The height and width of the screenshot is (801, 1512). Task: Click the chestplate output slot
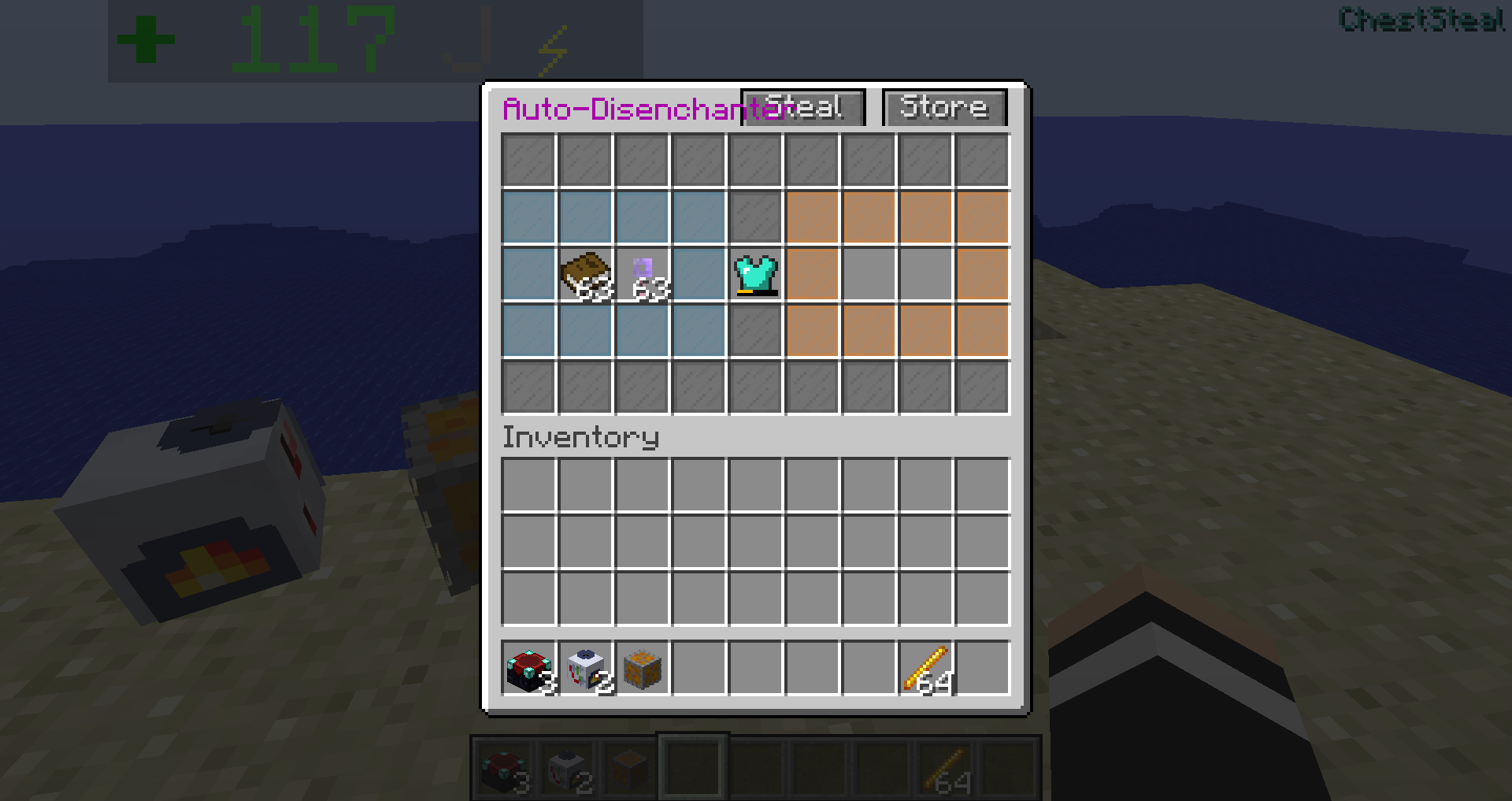(x=754, y=274)
